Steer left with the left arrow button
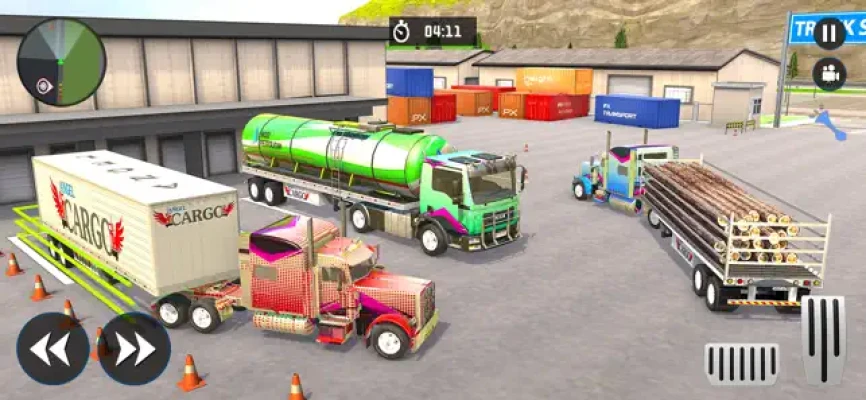This screenshot has width=866, height=400. (53, 348)
